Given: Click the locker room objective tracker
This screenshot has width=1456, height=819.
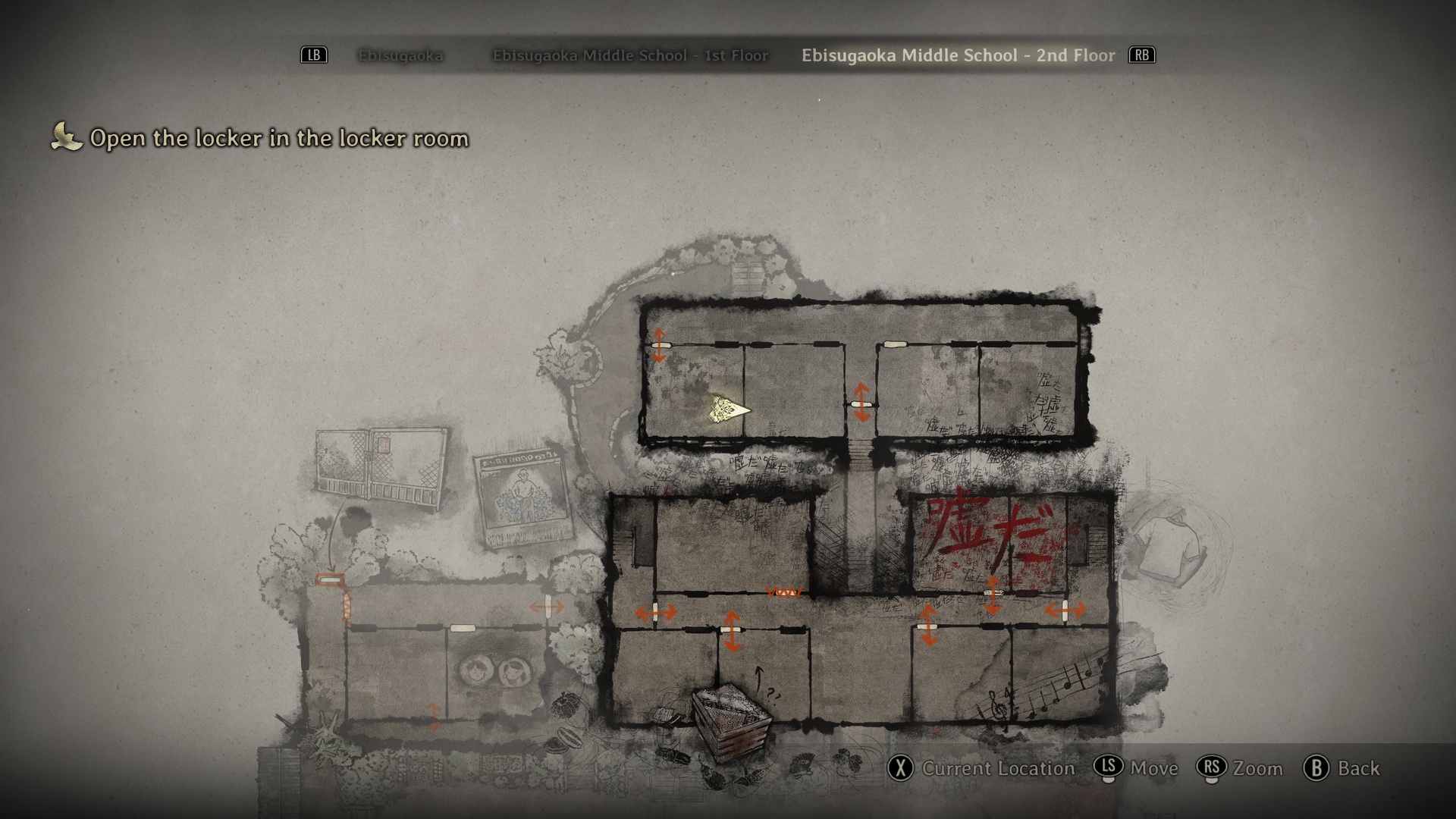Looking at the screenshot, I should [278, 138].
